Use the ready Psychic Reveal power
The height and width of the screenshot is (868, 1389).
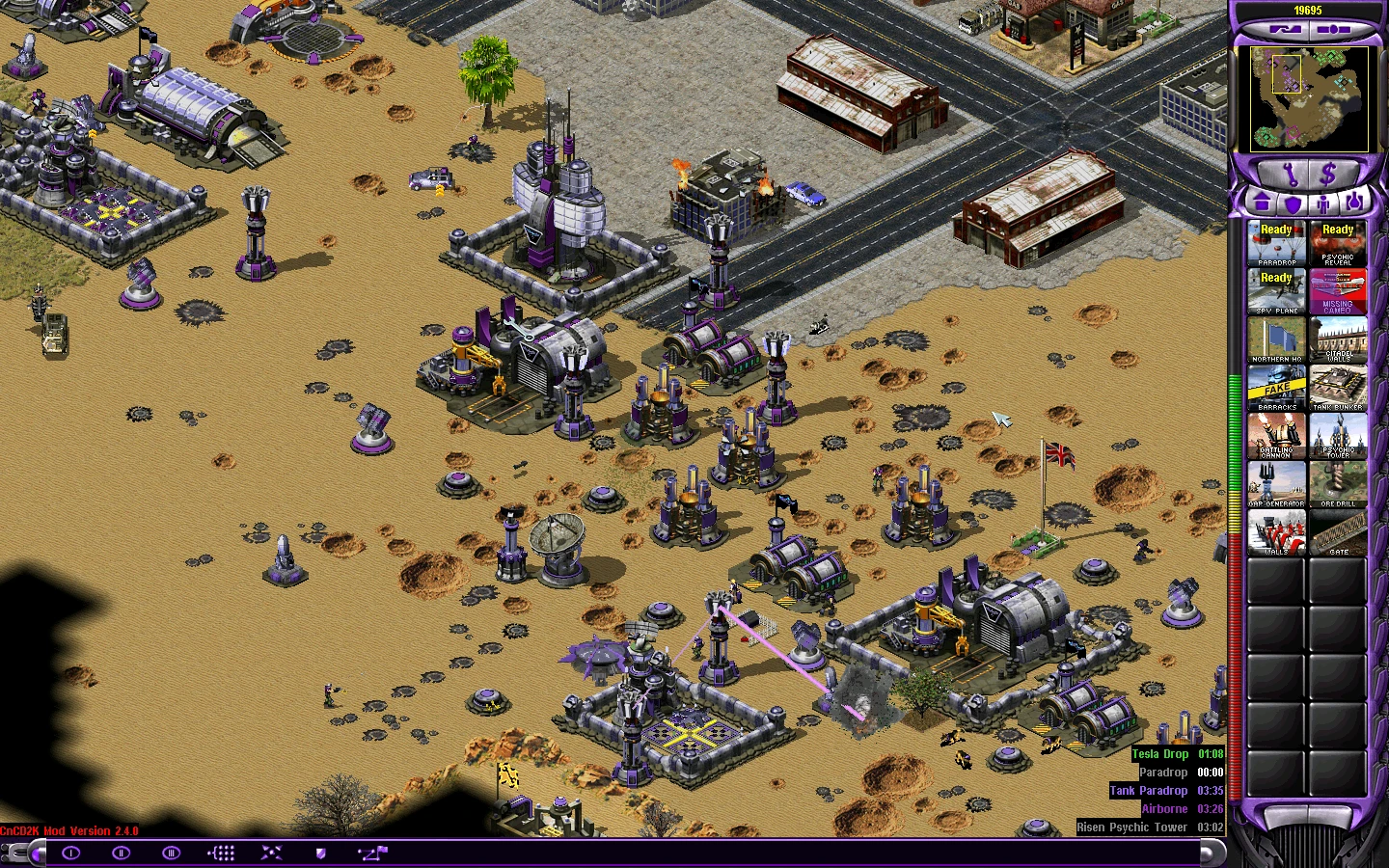[x=1338, y=243]
